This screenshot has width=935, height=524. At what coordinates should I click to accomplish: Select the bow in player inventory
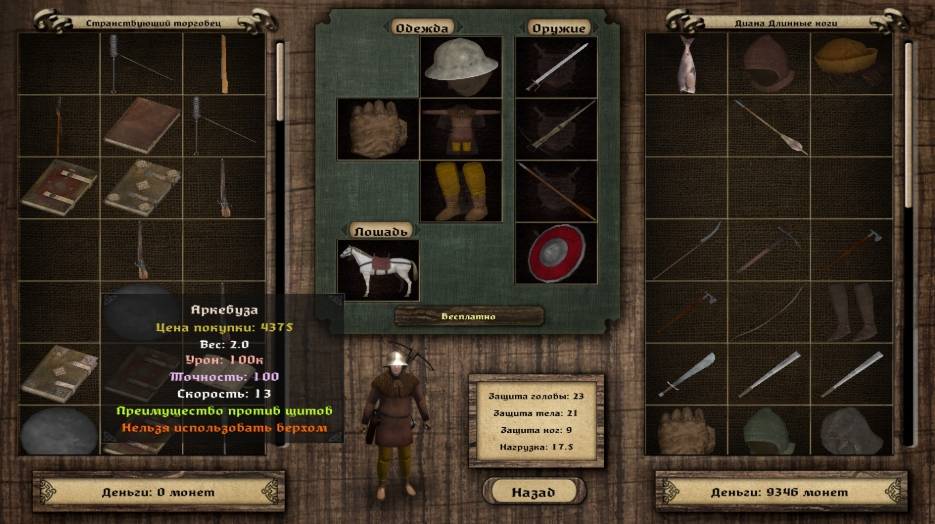pos(768,312)
